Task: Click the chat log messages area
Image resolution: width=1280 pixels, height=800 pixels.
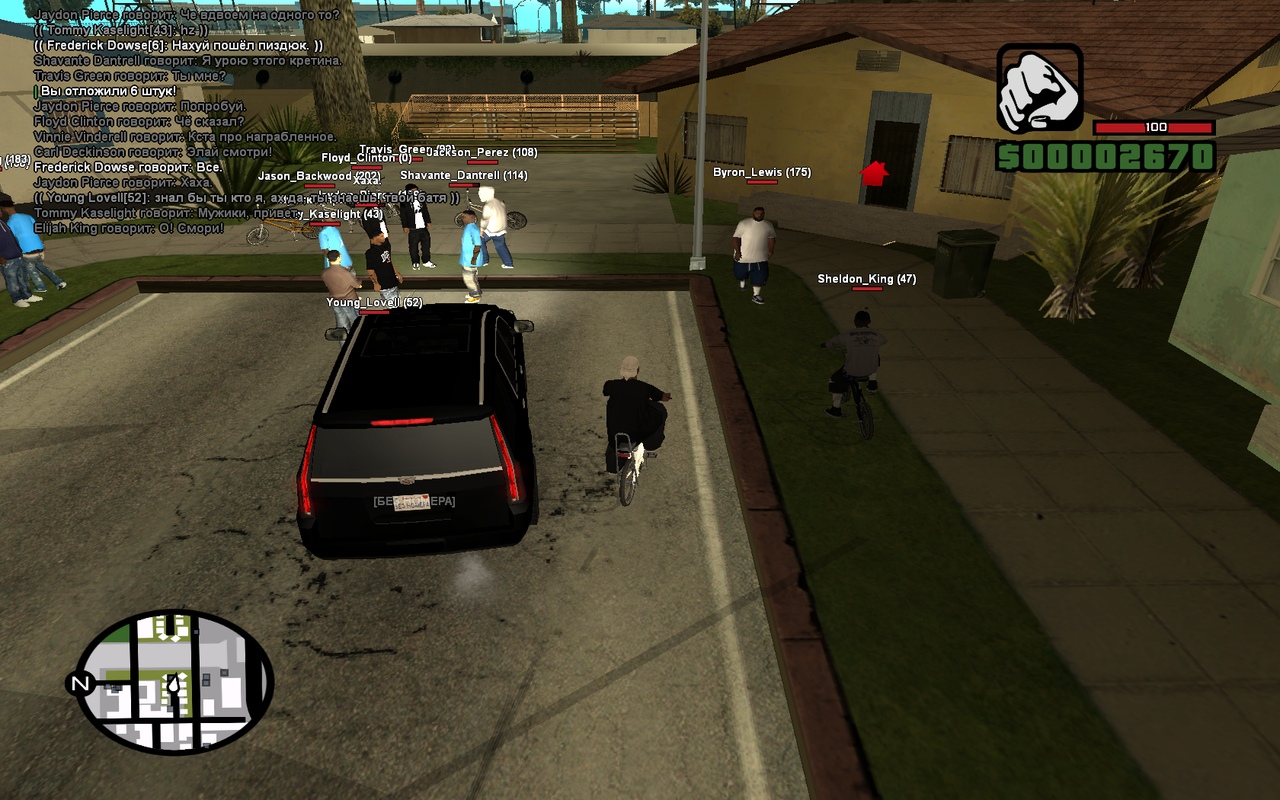Action: [x=185, y=120]
